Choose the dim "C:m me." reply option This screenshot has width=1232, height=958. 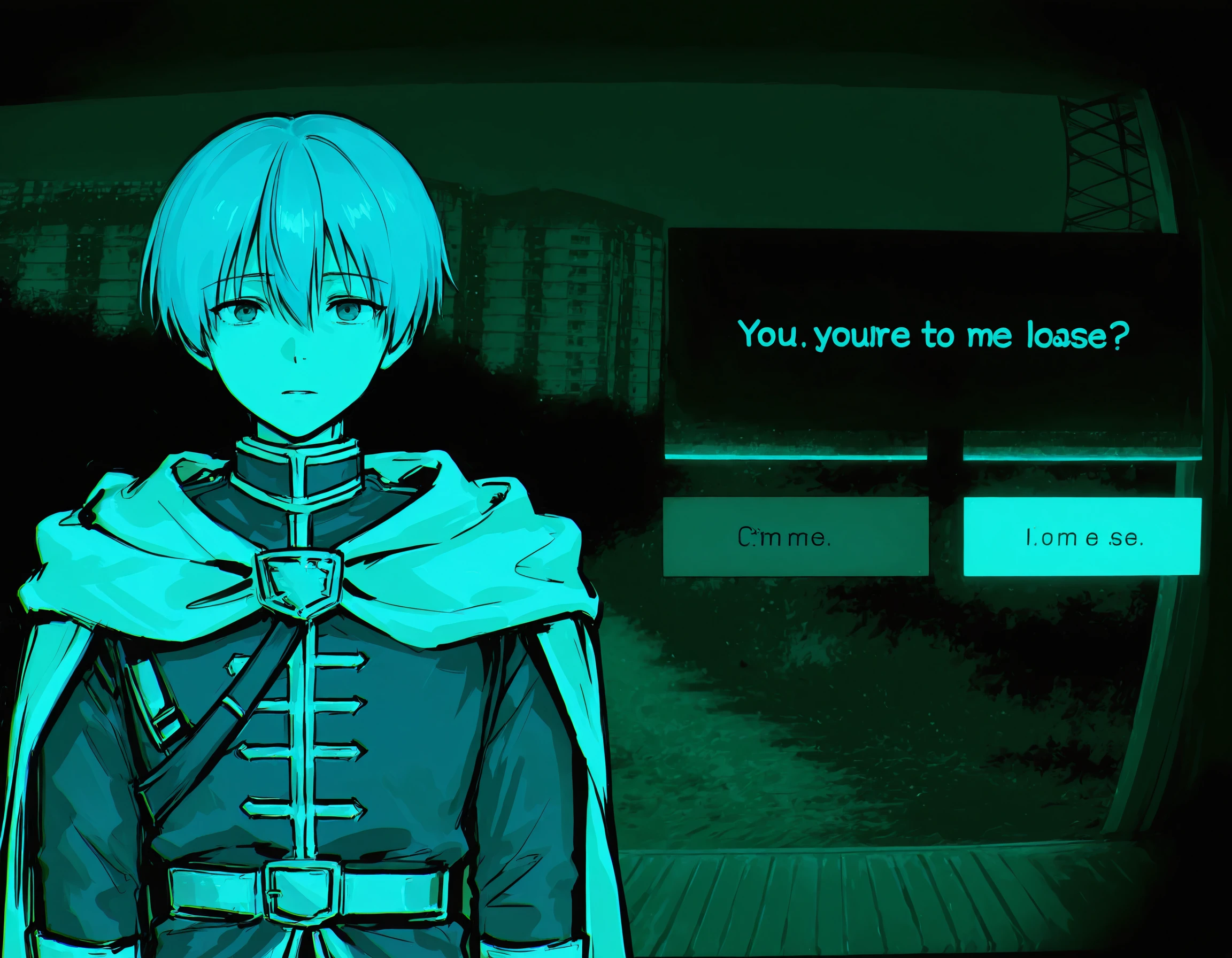795,537
